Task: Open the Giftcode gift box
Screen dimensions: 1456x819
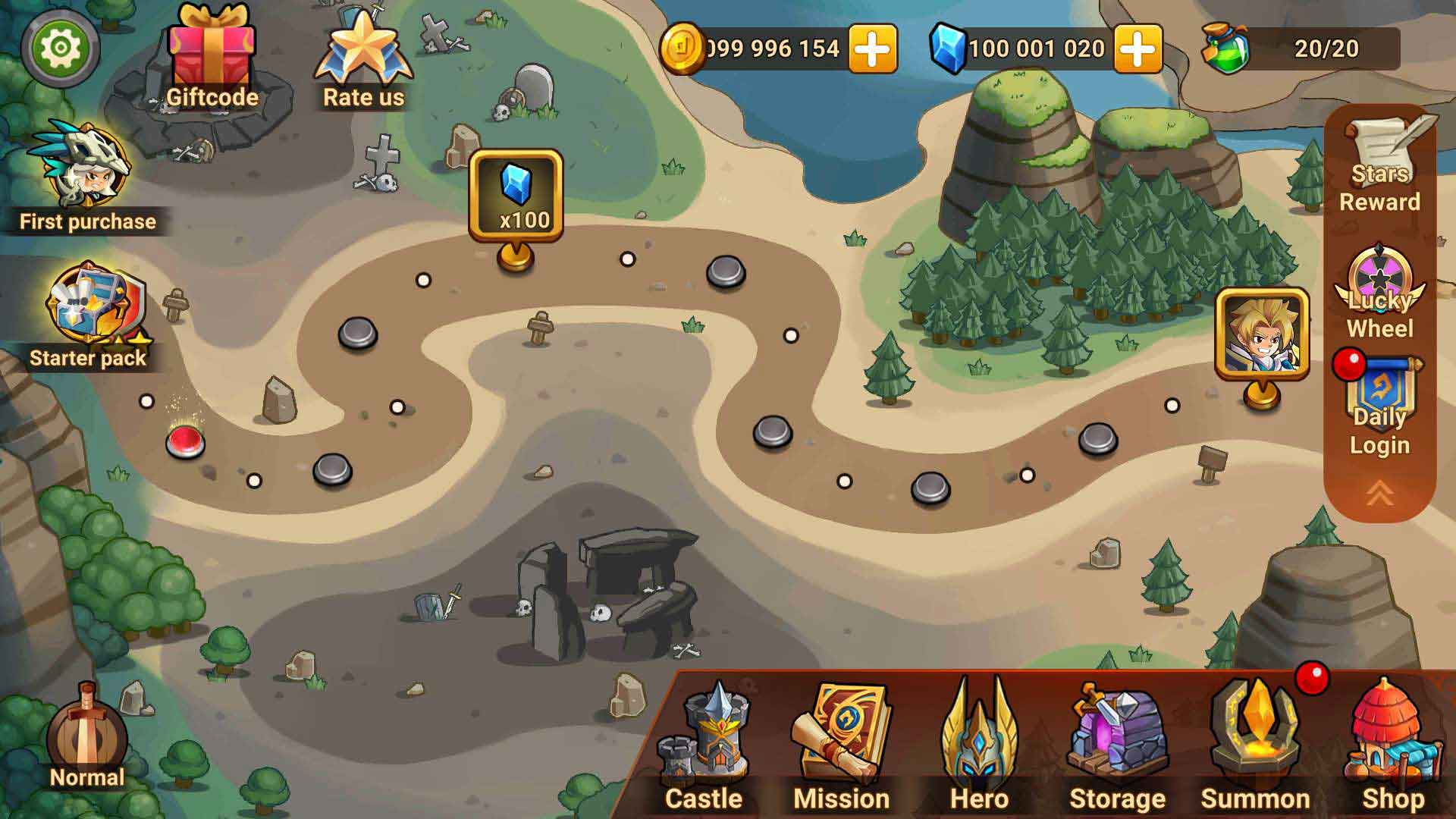Action: tap(210, 49)
